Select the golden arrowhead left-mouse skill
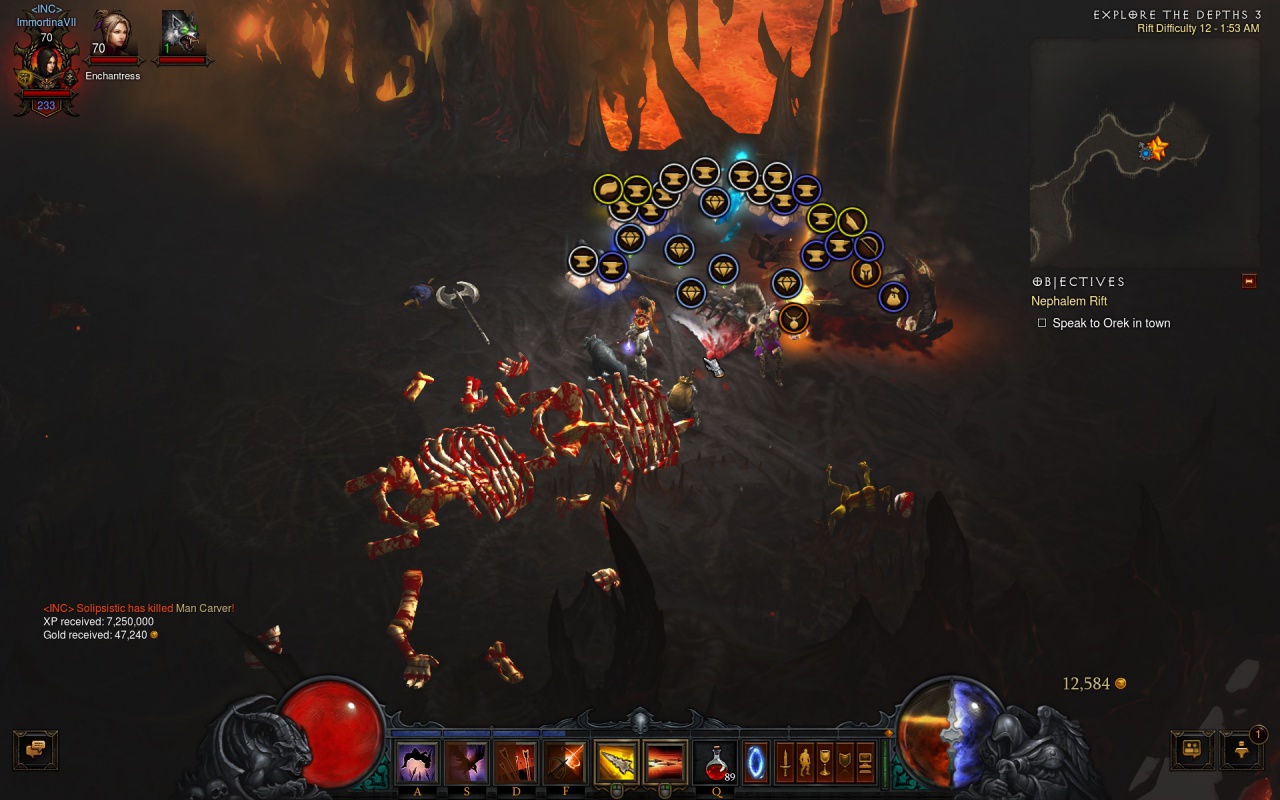The image size is (1280, 800). (616, 763)
